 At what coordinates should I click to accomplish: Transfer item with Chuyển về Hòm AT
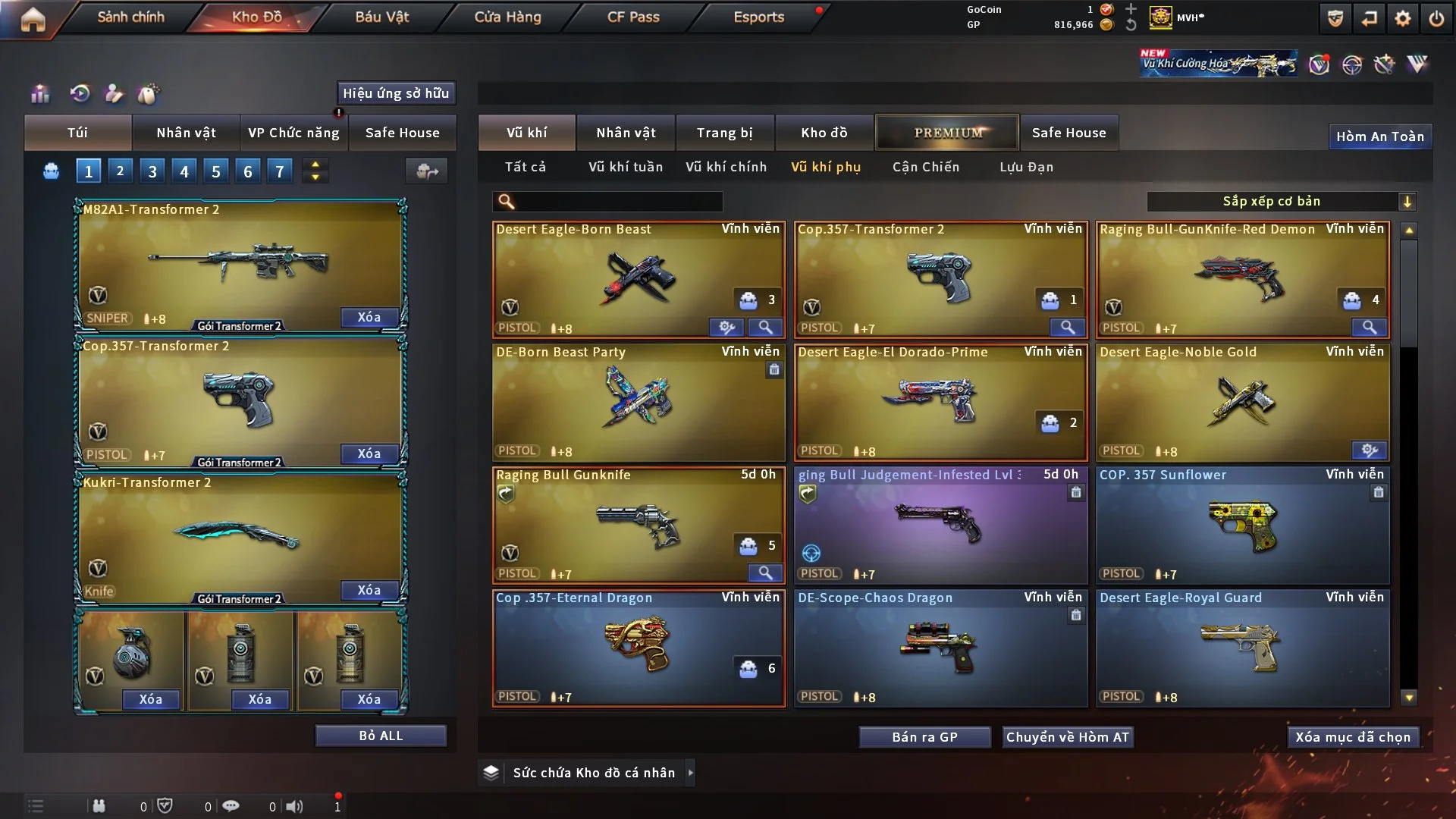click(x=1067, y=737)
